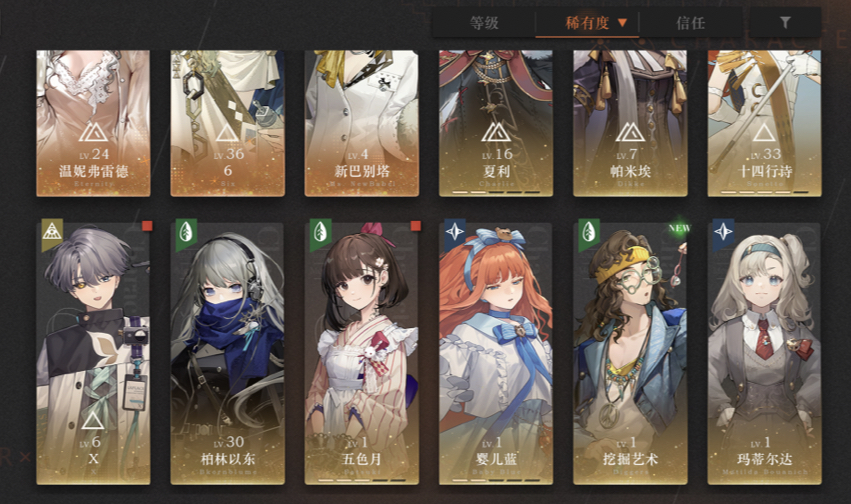
Task: Open the 柏林以东 character card
Action: pos(227,350)
